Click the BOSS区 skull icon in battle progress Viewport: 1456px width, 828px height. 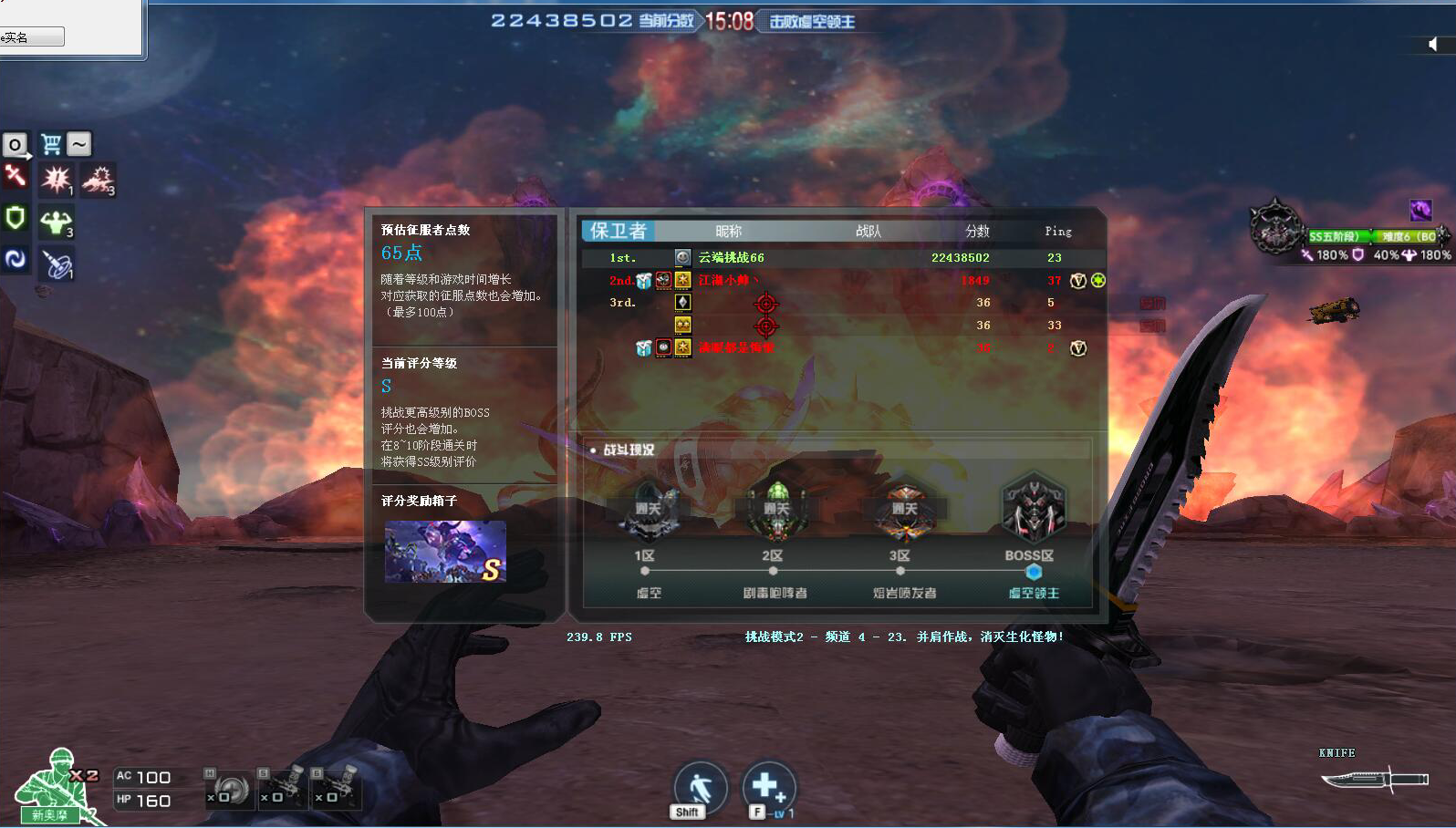coord(1032,508)
